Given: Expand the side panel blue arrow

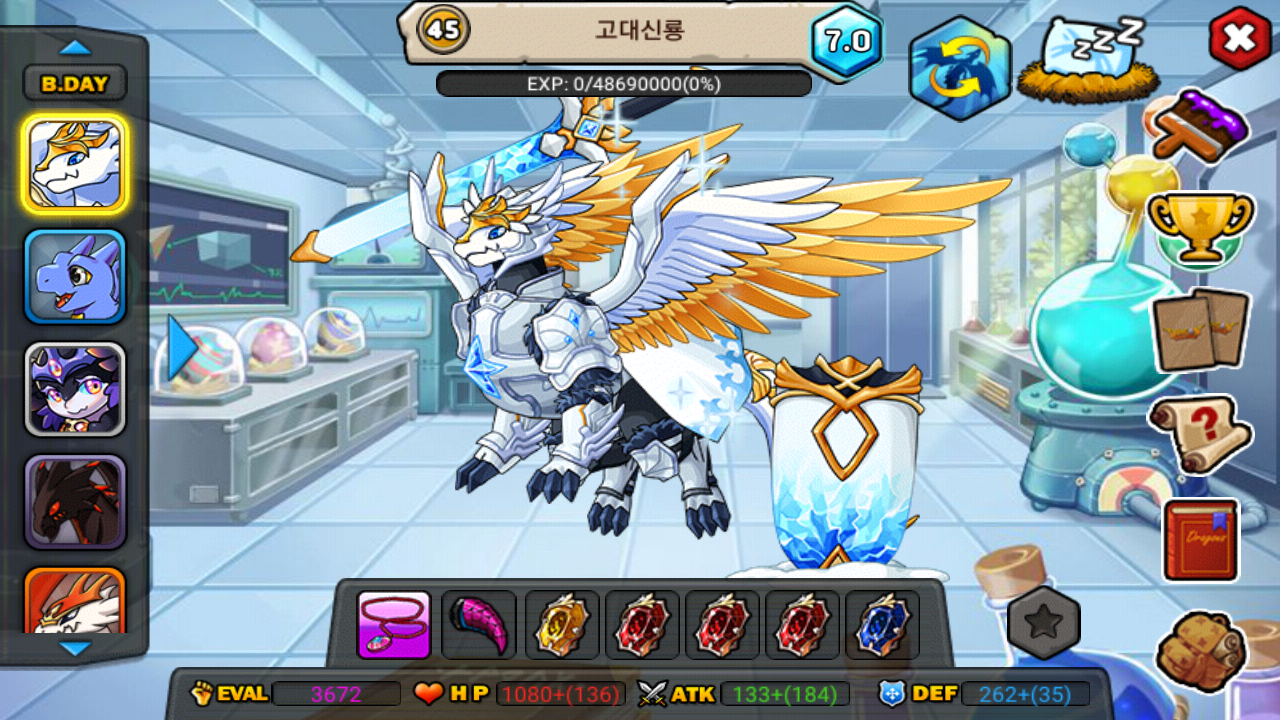Looking at the screenshot, I should pos(180,348).
